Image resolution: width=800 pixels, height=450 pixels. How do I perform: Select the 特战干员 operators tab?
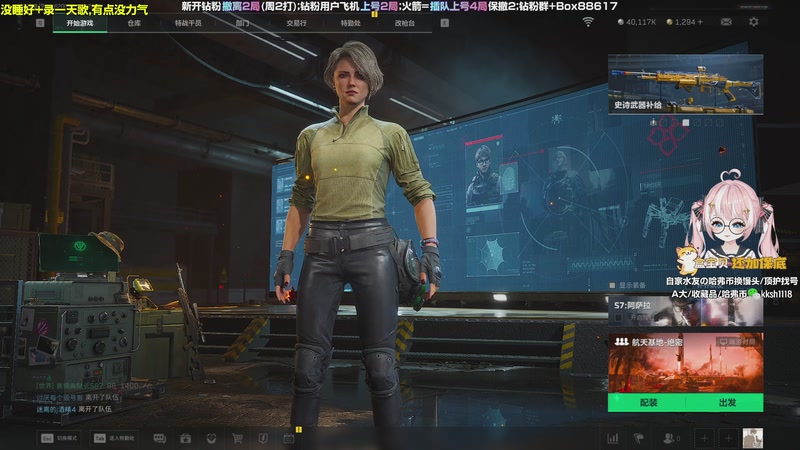[187, 22]
